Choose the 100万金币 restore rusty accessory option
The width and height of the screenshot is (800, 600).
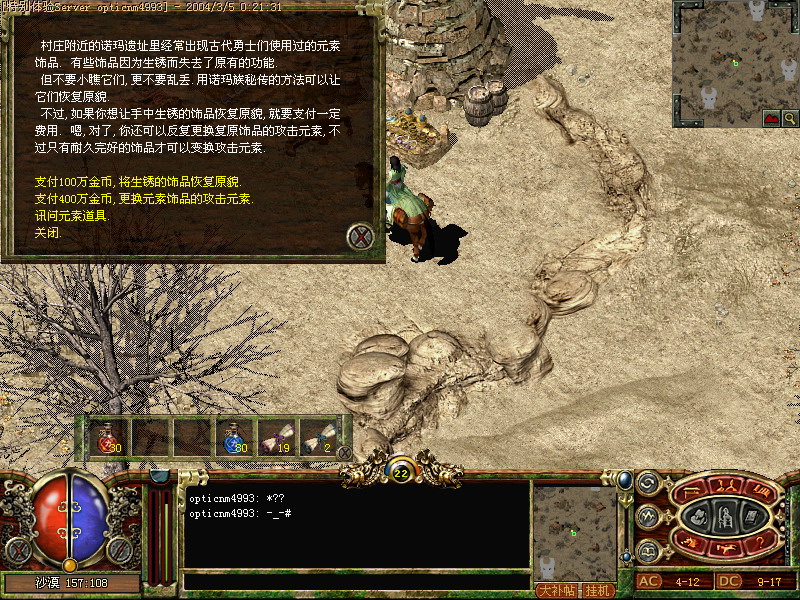tap(137, 183)
